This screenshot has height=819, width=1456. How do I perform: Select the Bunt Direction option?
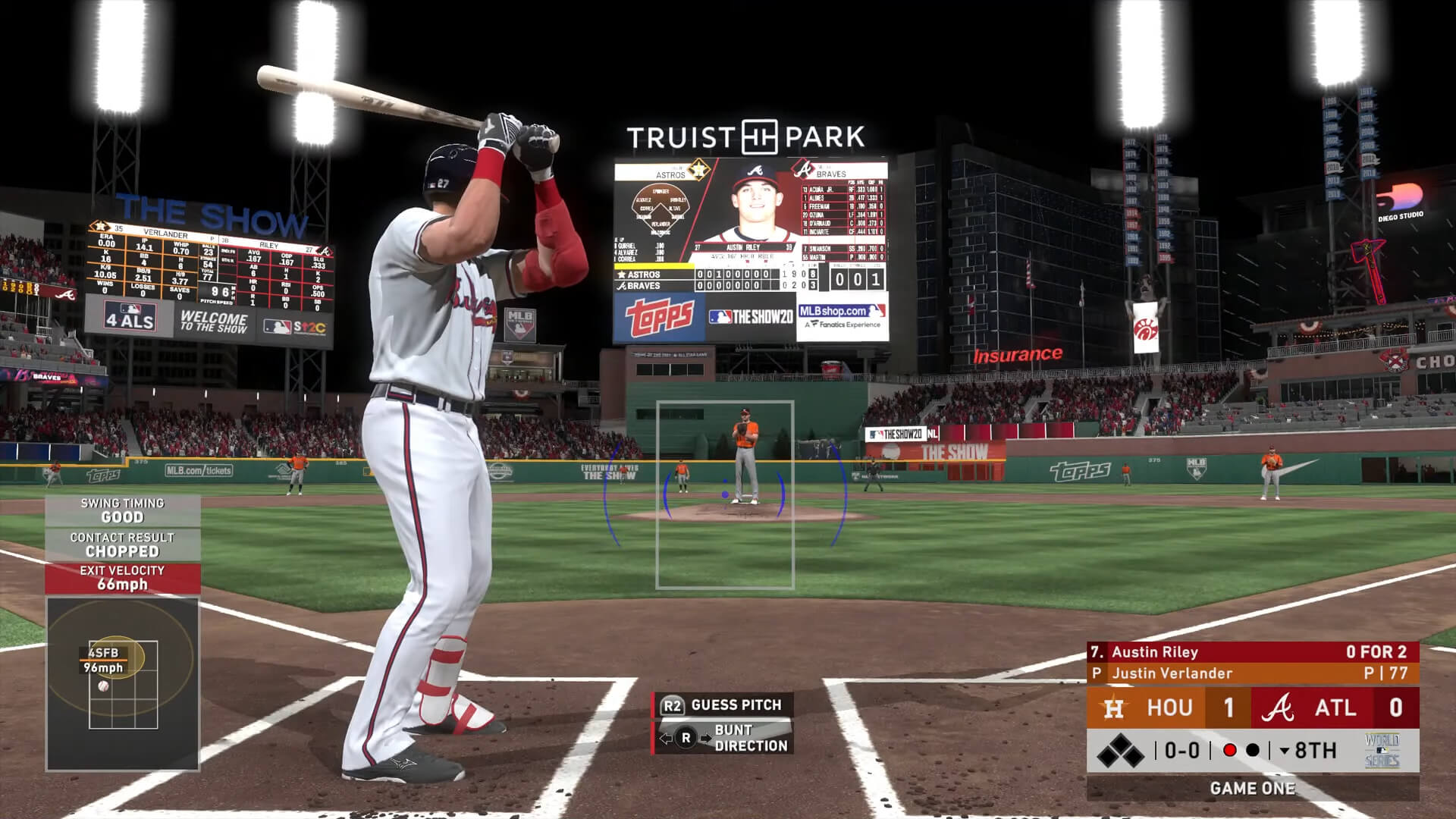pos(723,738)
